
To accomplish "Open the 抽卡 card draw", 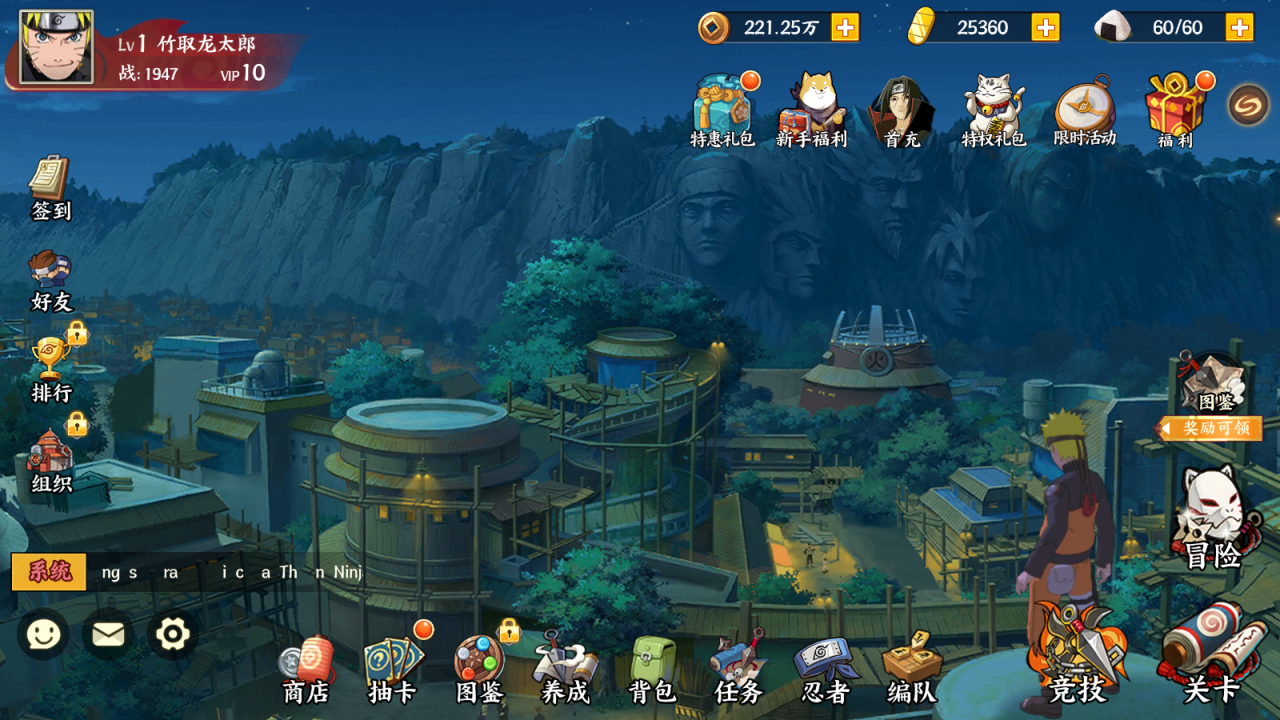I will (x=392, y=669).
